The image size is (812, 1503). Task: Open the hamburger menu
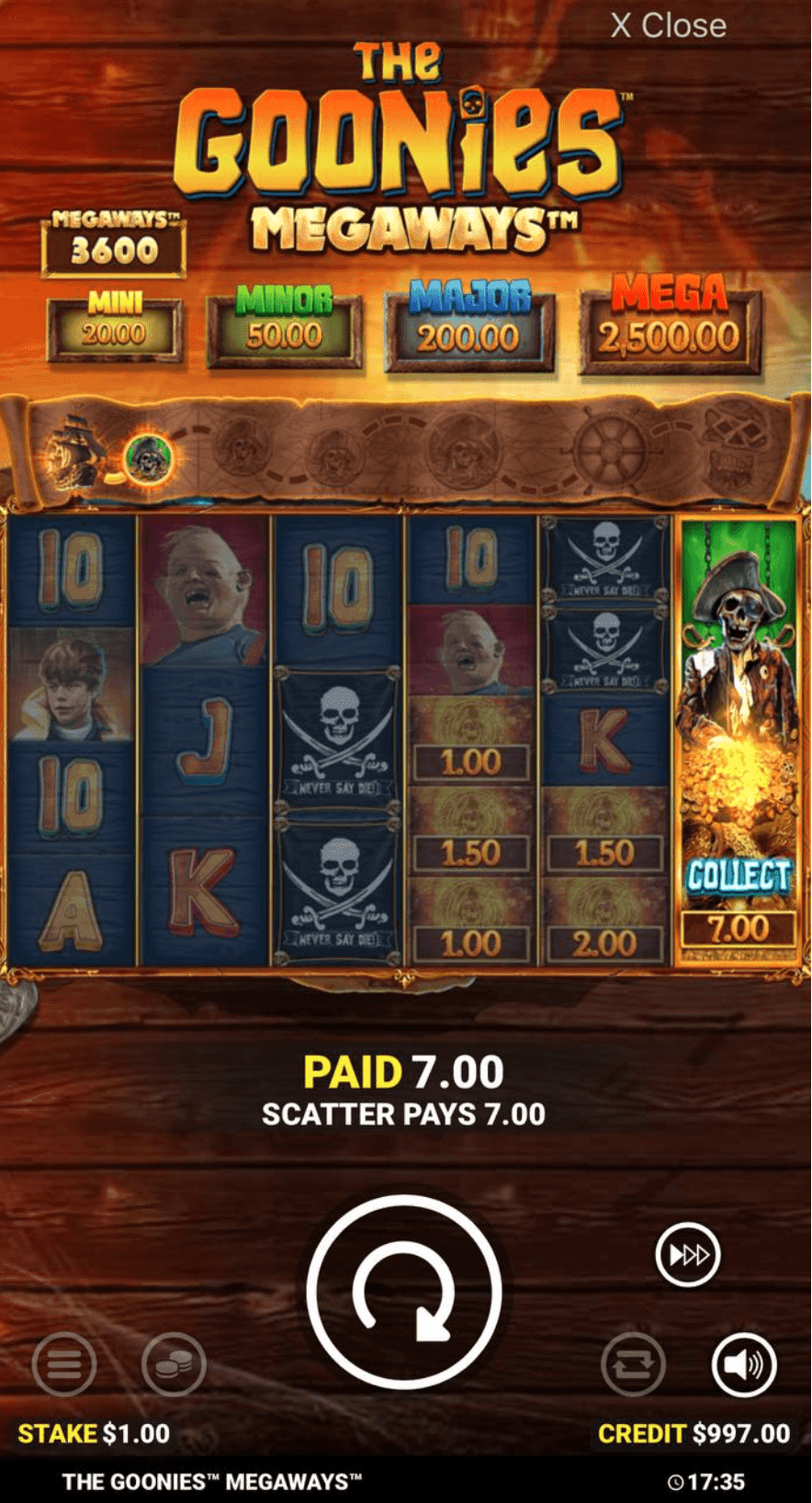(63, 1364)
